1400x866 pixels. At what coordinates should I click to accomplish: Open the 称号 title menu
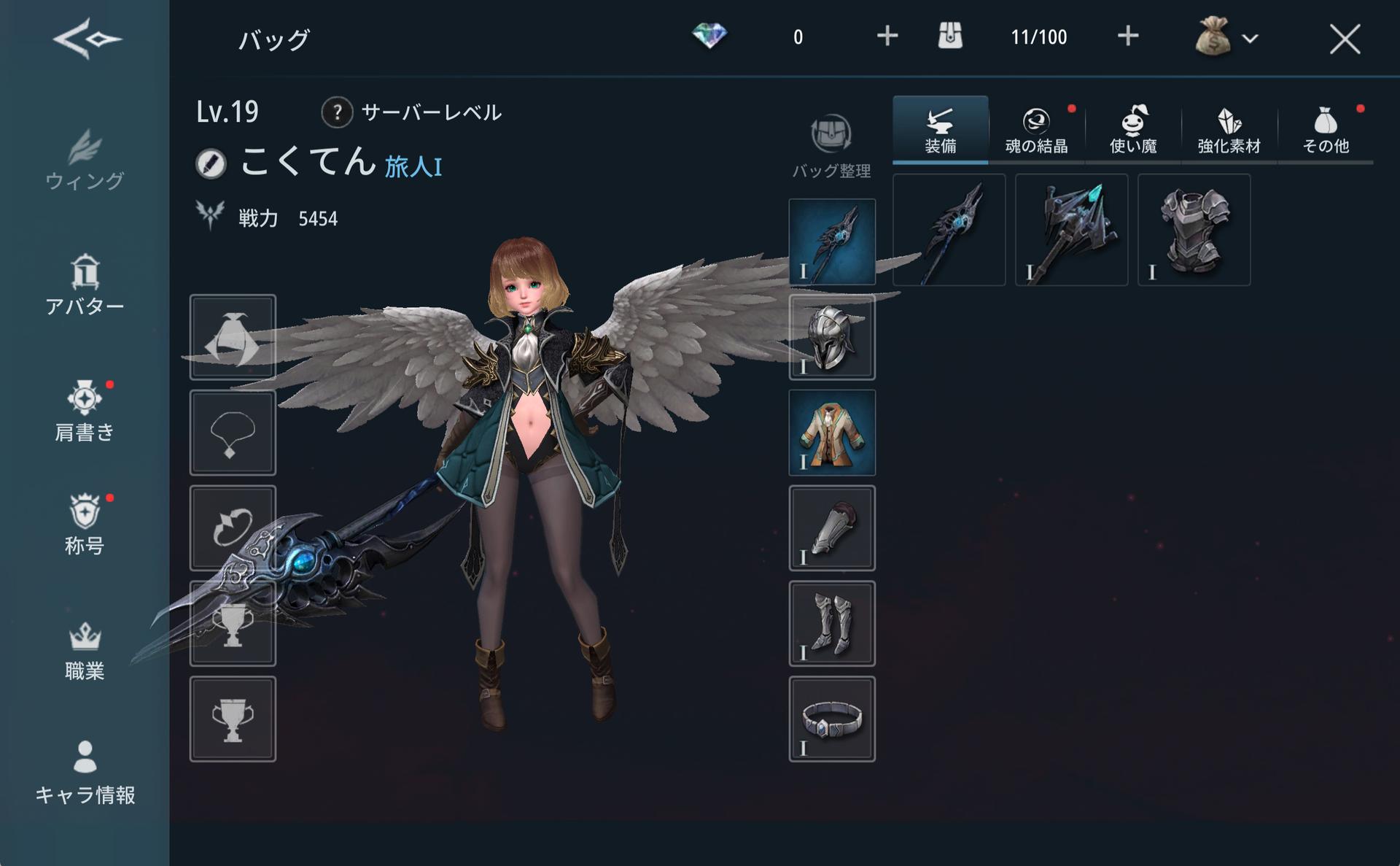pyautogui.click(x=85, y=524)
